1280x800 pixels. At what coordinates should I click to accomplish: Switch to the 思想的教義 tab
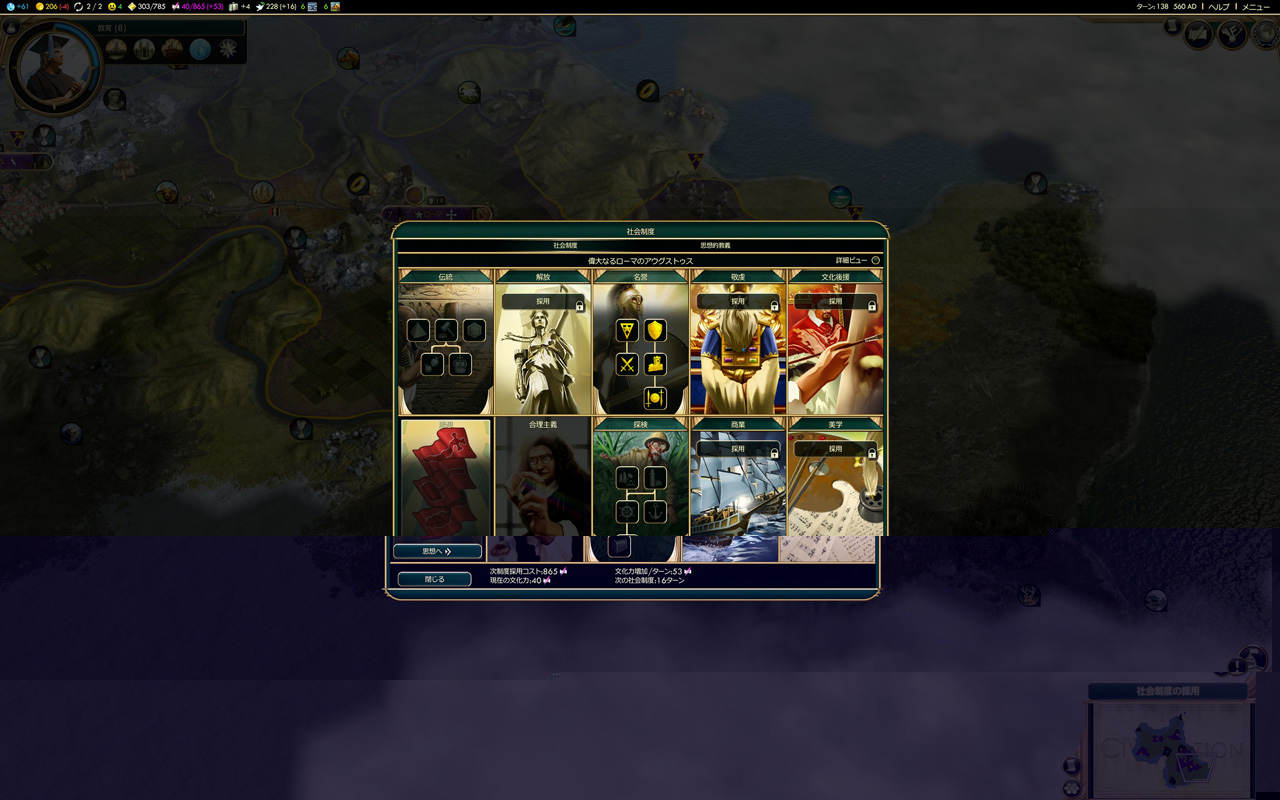coord(715,245)
